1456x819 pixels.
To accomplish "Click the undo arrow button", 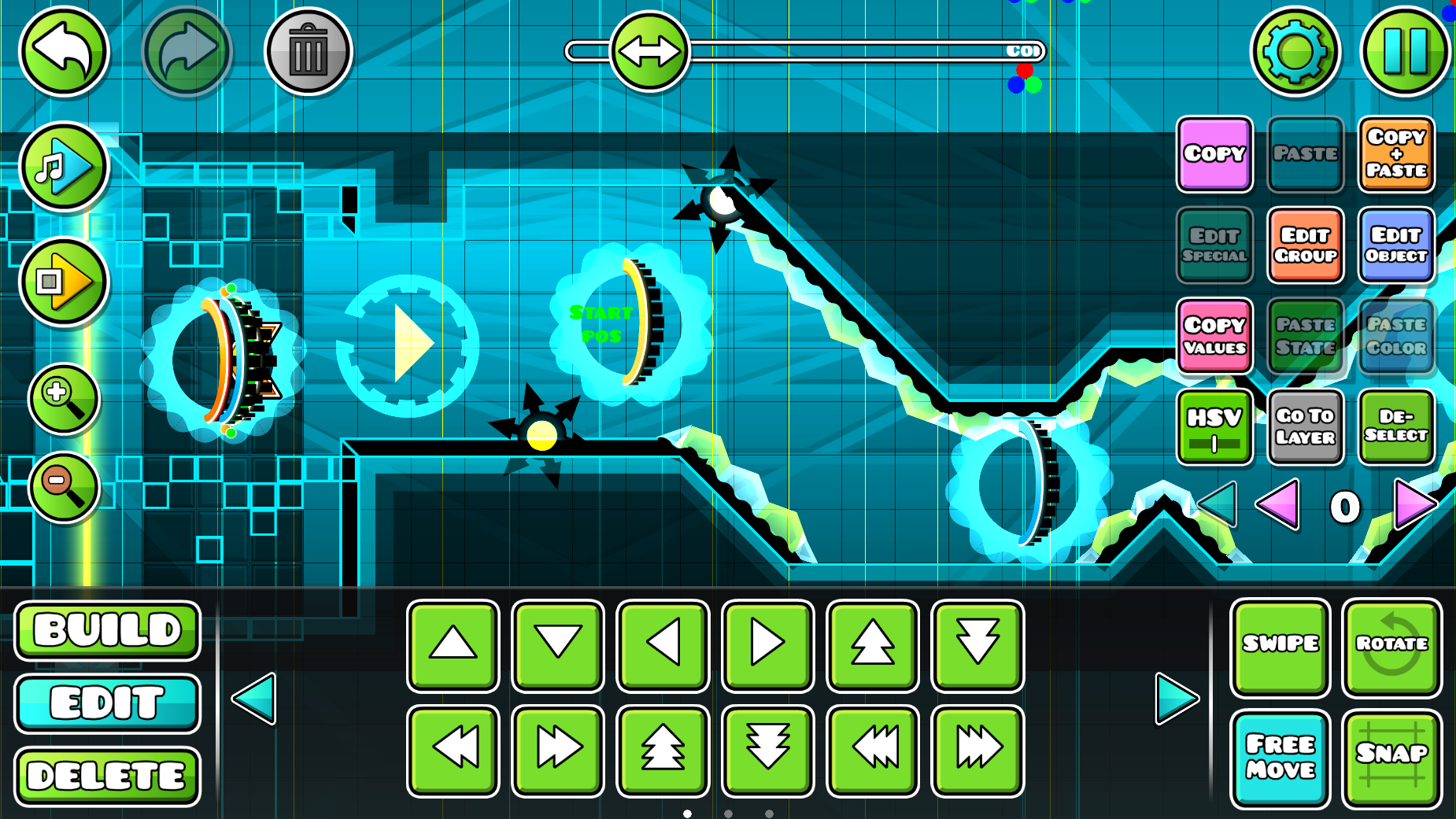I will point(63,52).
